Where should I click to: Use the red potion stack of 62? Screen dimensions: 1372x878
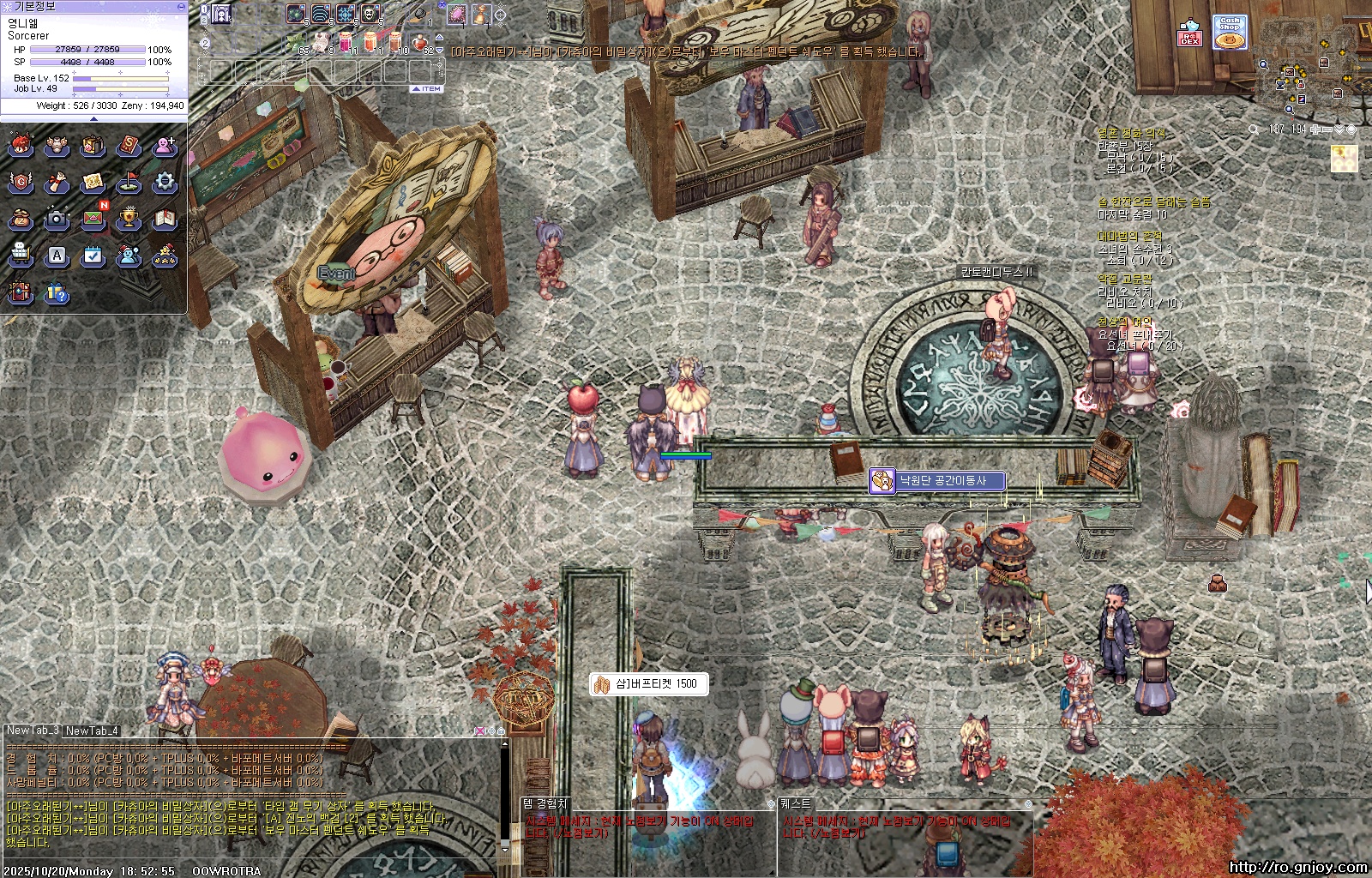(420, 43)
